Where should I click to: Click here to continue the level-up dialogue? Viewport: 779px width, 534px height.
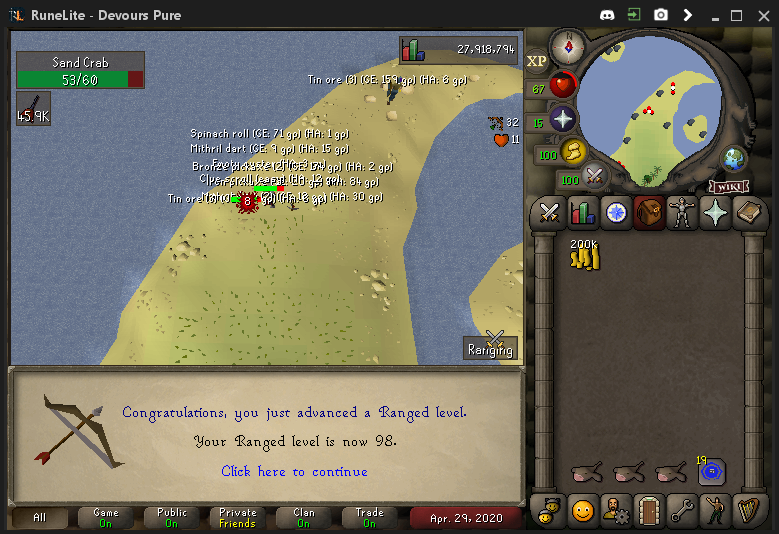click(x=294, y=471)
